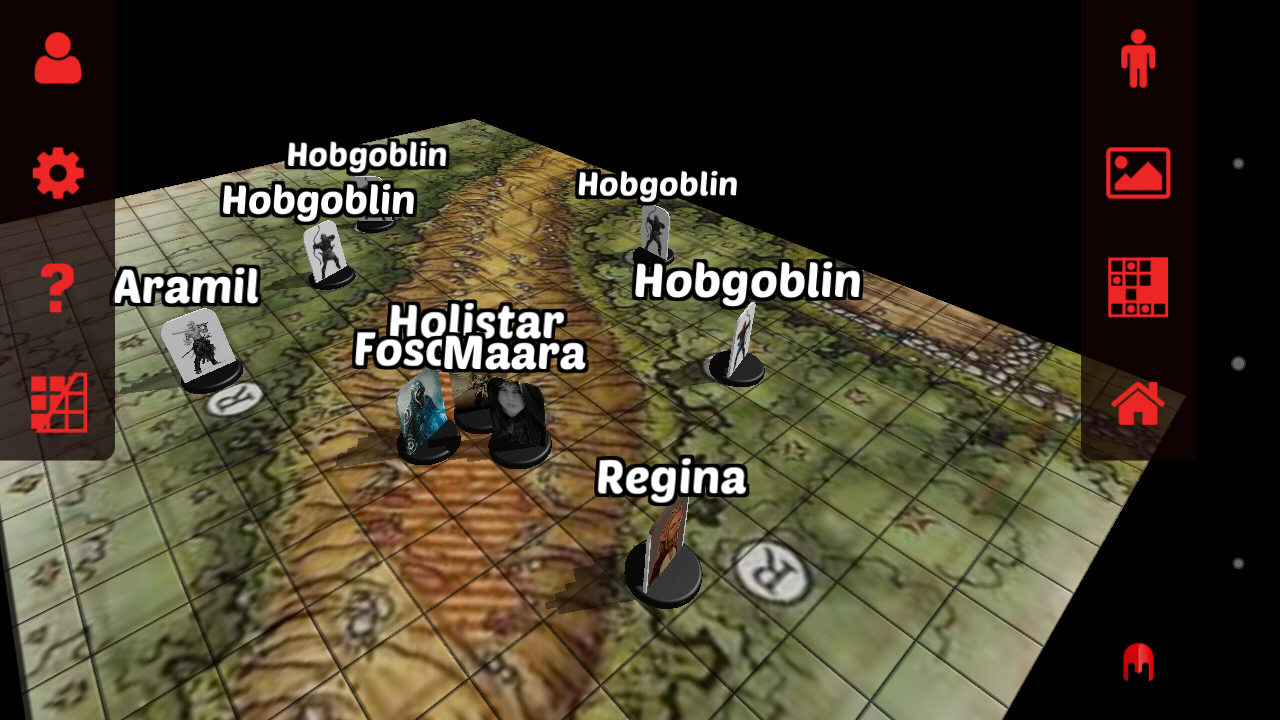Open the user profile icon

pyautogui.click(x=58, y=58)
